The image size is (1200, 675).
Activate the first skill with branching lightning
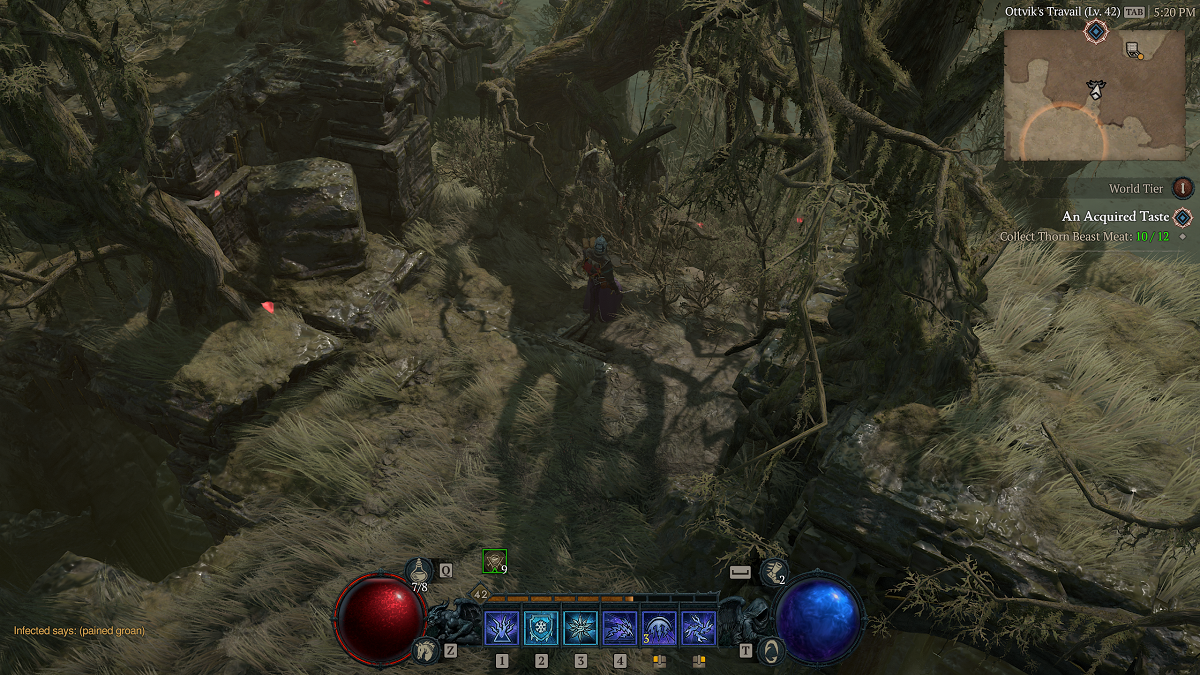[501, 628]
